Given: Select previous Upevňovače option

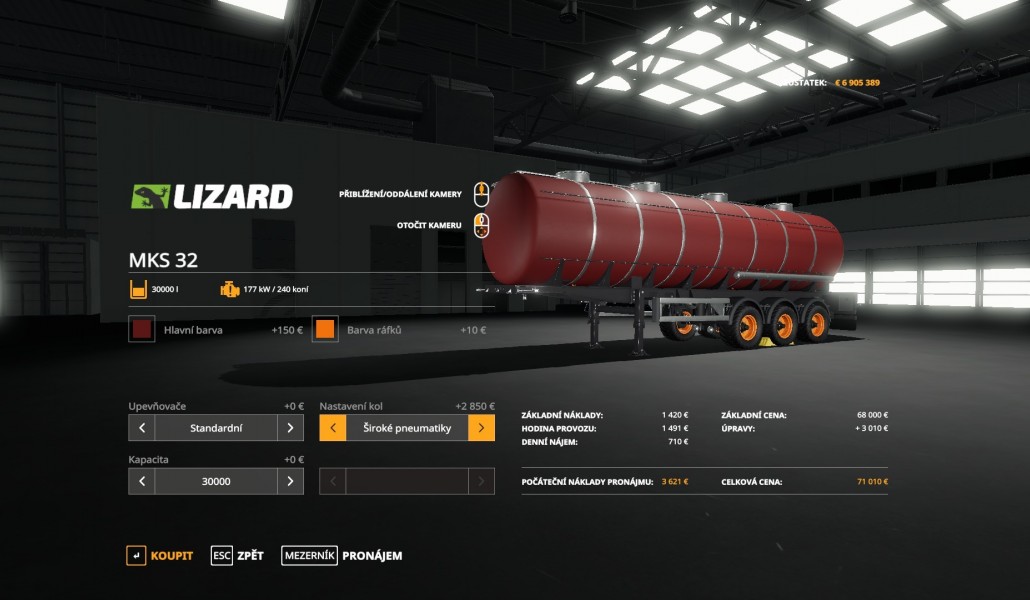Looking at the screenshot, I should 142,428.
